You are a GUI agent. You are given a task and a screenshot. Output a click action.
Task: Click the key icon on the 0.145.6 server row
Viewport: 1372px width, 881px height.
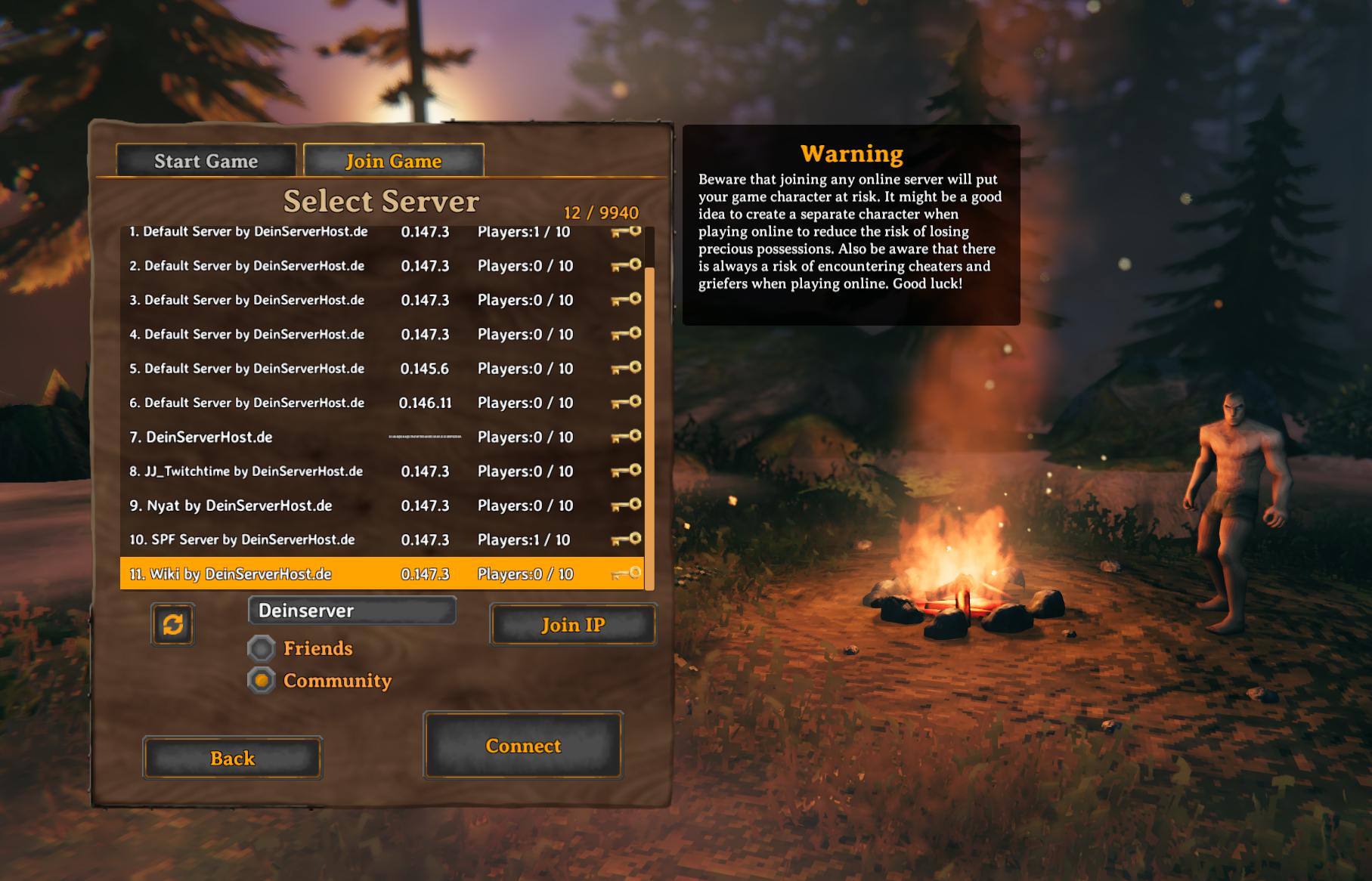(627, 369)
